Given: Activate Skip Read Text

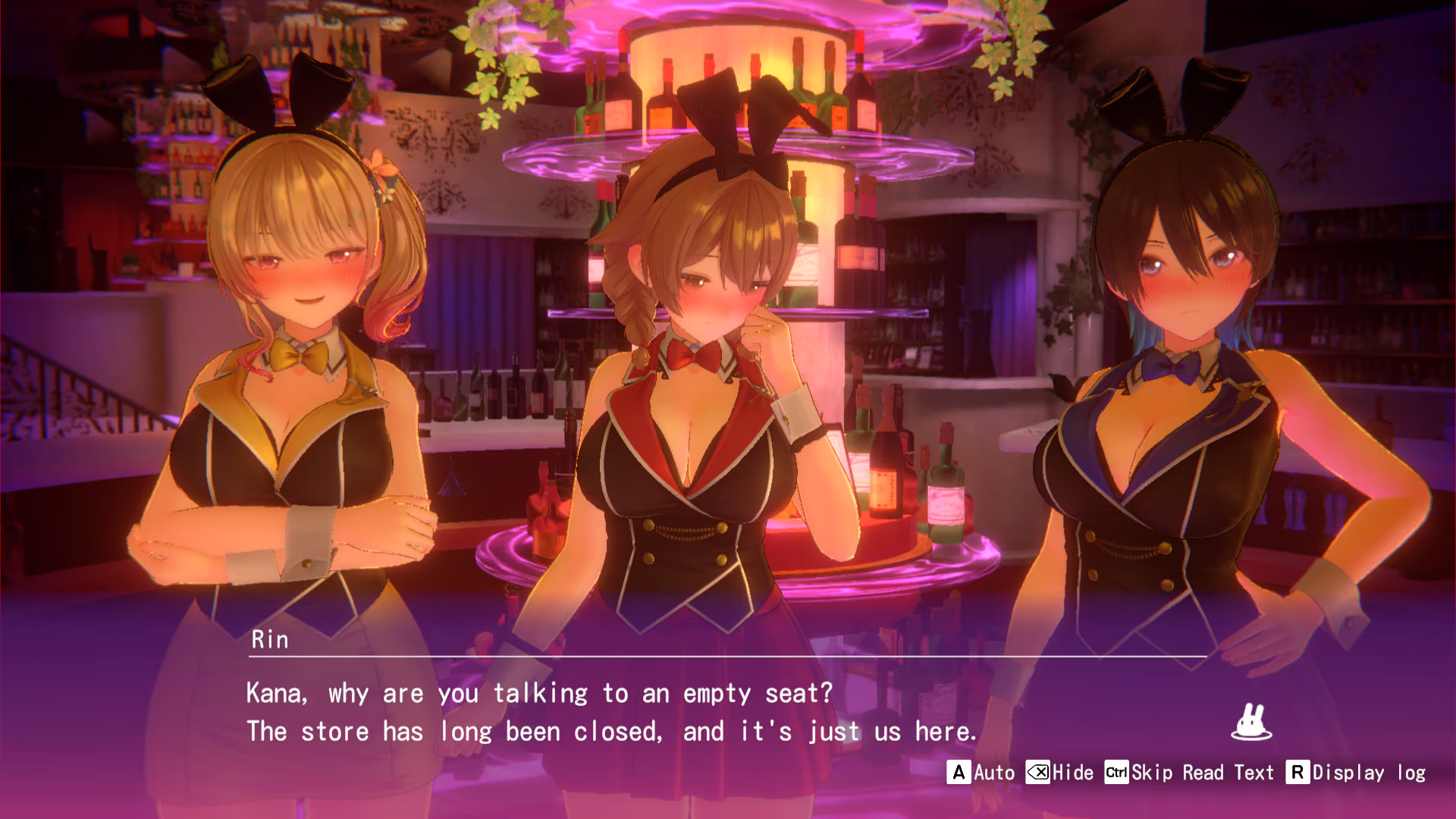Looking at the screenshot, I should [1189, 773].
